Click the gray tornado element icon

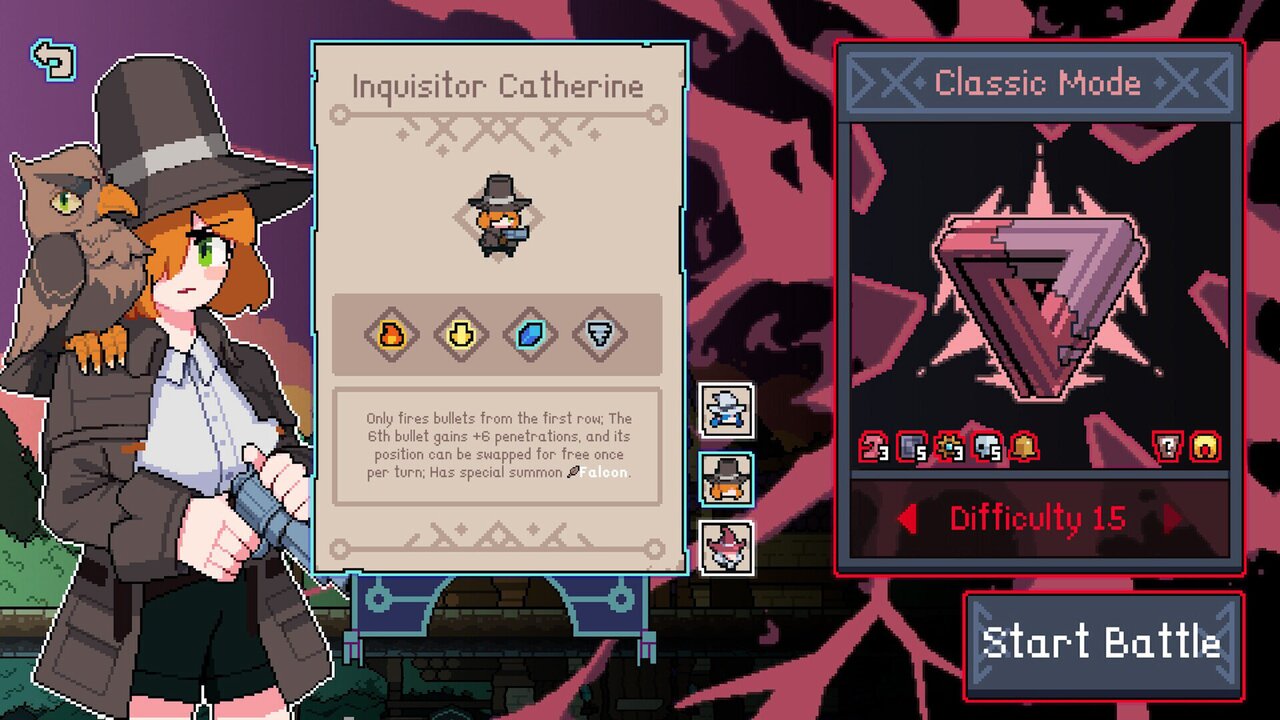click(600, 334)
